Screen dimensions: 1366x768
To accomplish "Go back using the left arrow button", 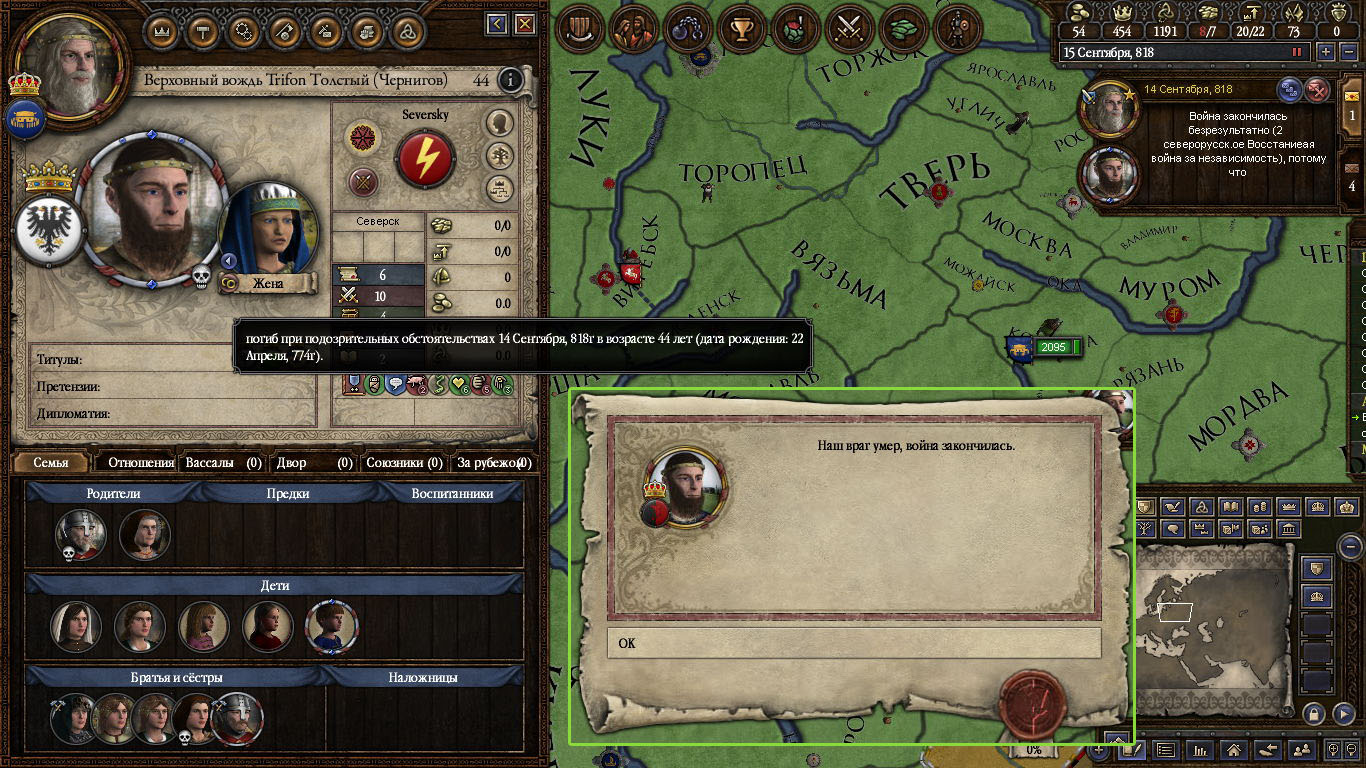I will point(497,24).
